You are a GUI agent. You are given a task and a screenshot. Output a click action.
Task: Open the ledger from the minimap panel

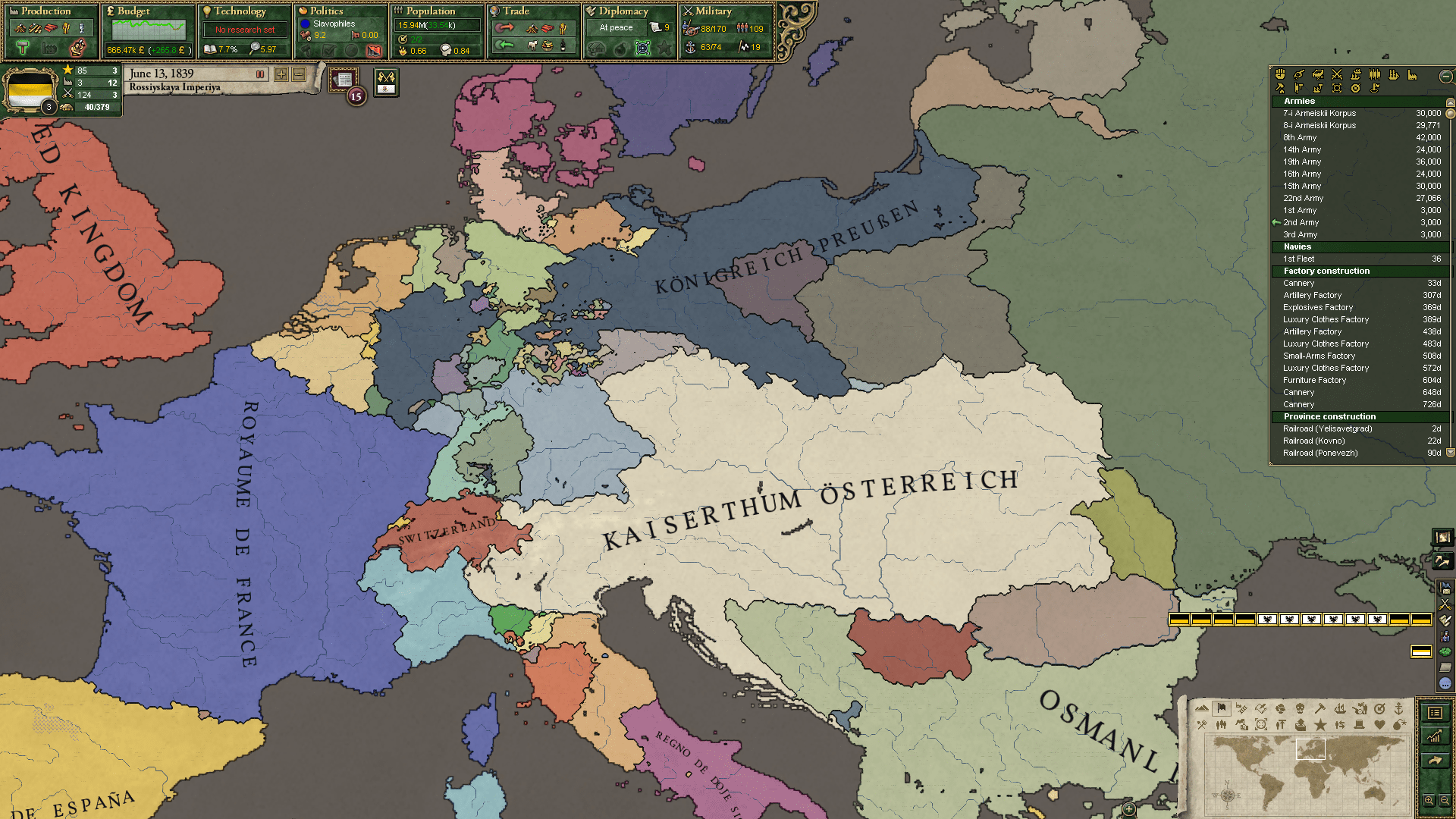coord(1435,714)
